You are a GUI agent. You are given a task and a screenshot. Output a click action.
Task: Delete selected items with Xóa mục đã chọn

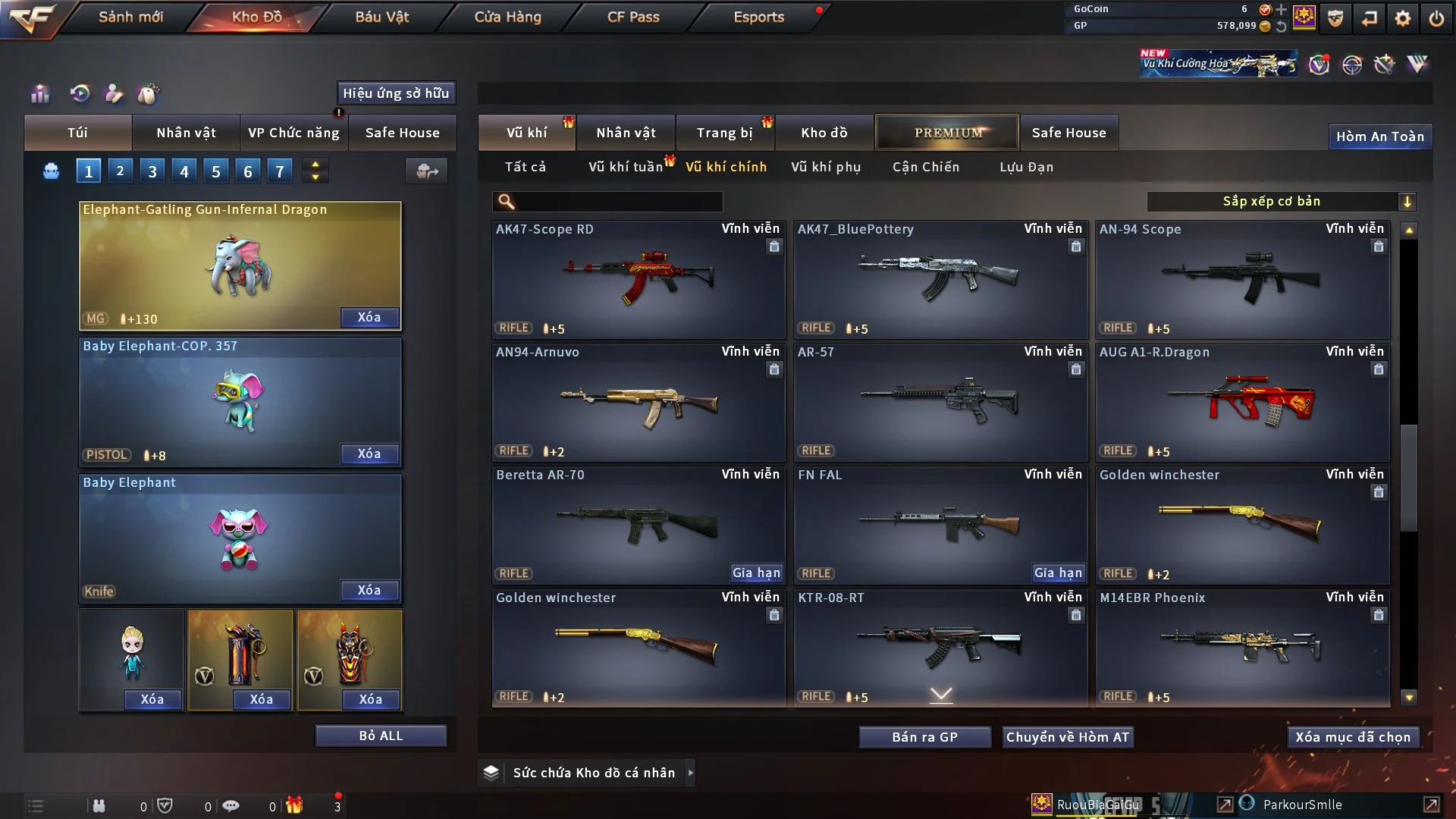pos(1352,737)
